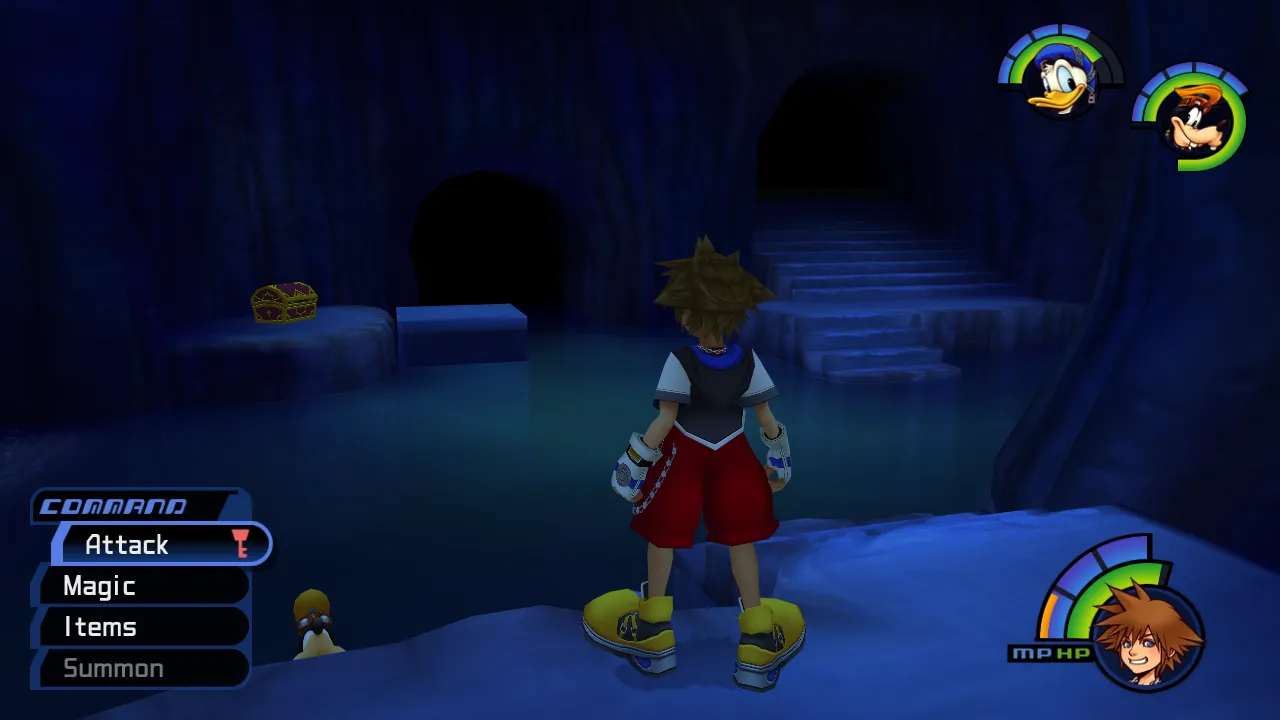Viewport: 1280px width, 720px height.
Task: Click Goofy's party portrait
Action: [x=1191, y=118]
